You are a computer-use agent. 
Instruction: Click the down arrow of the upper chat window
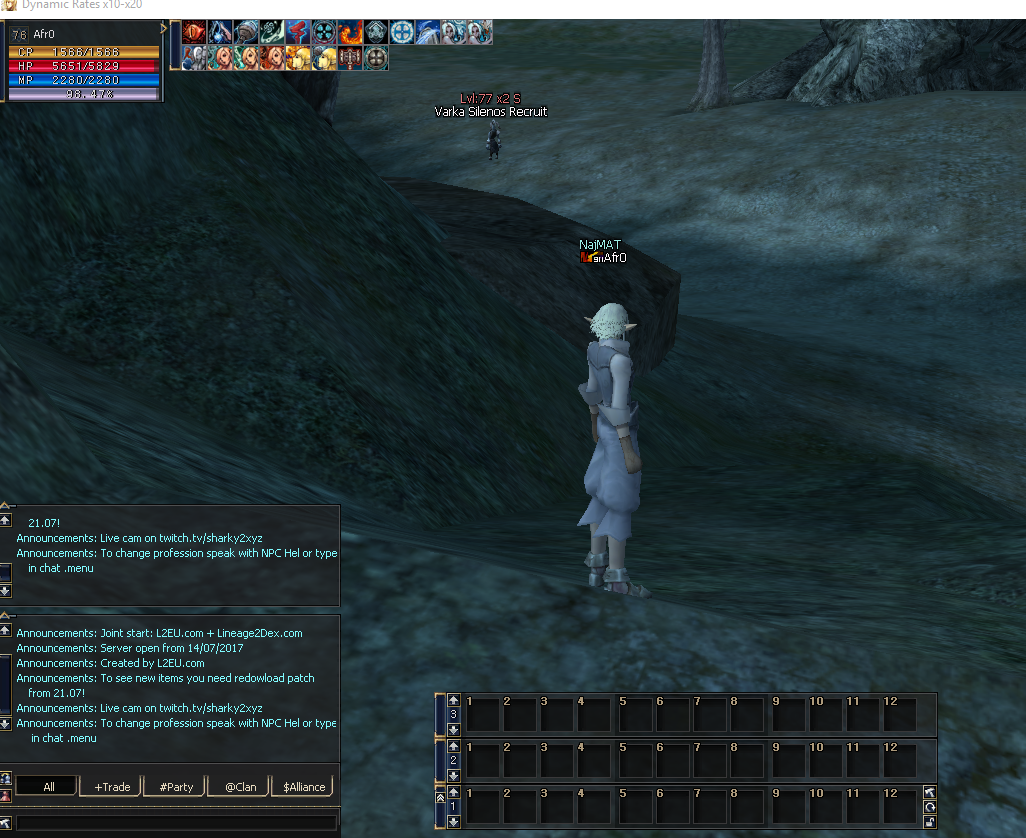point(5,591)
